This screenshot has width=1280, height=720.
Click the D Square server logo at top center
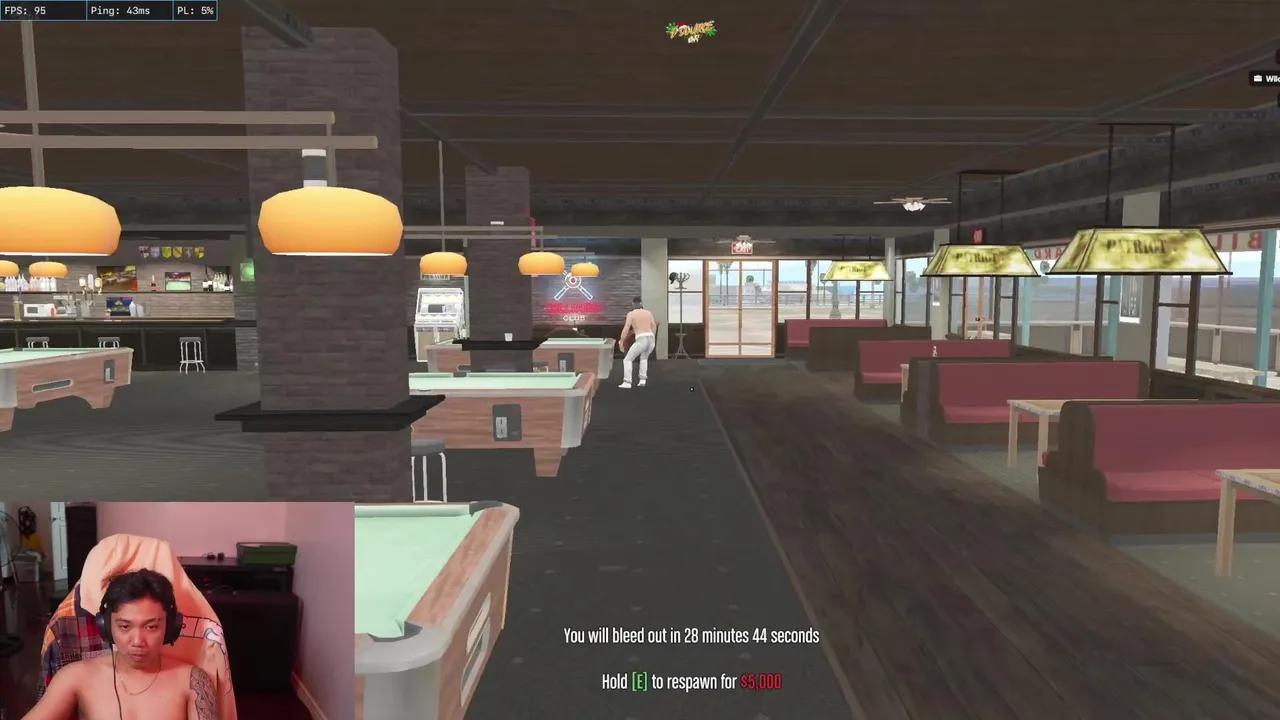[x=691, y=30]
